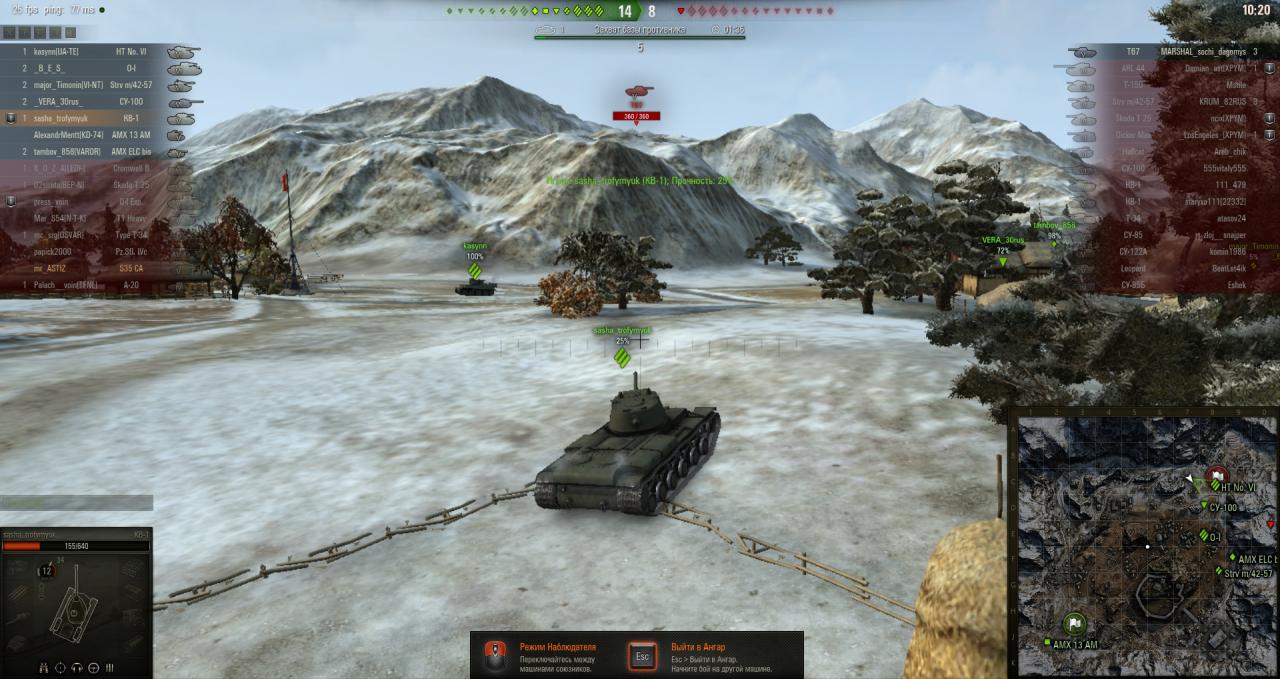Click the highlighted sasha_trofymyuk KB-1 row

(x=95, y=118)
